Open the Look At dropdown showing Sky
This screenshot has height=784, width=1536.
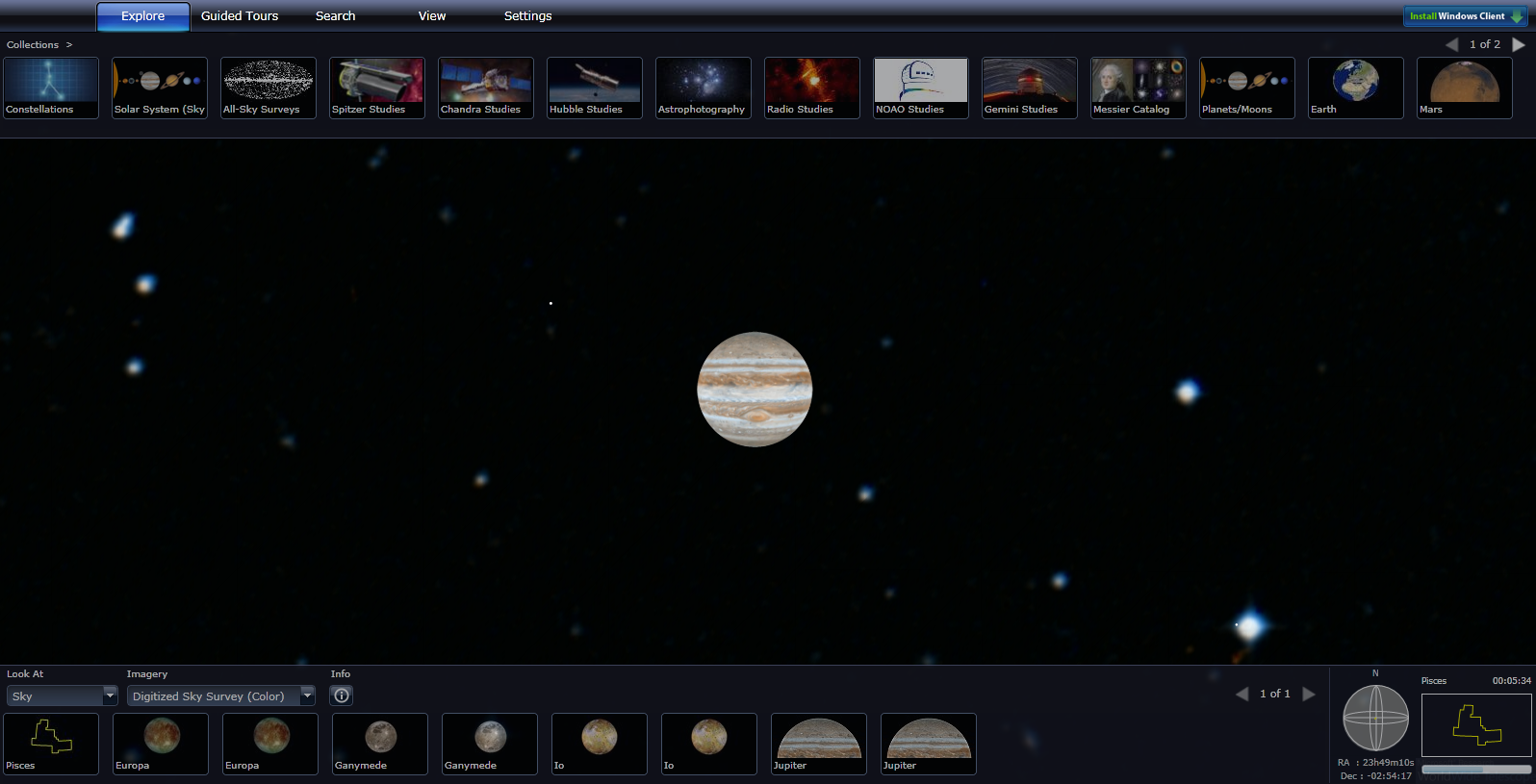click(x=62, y=695)
